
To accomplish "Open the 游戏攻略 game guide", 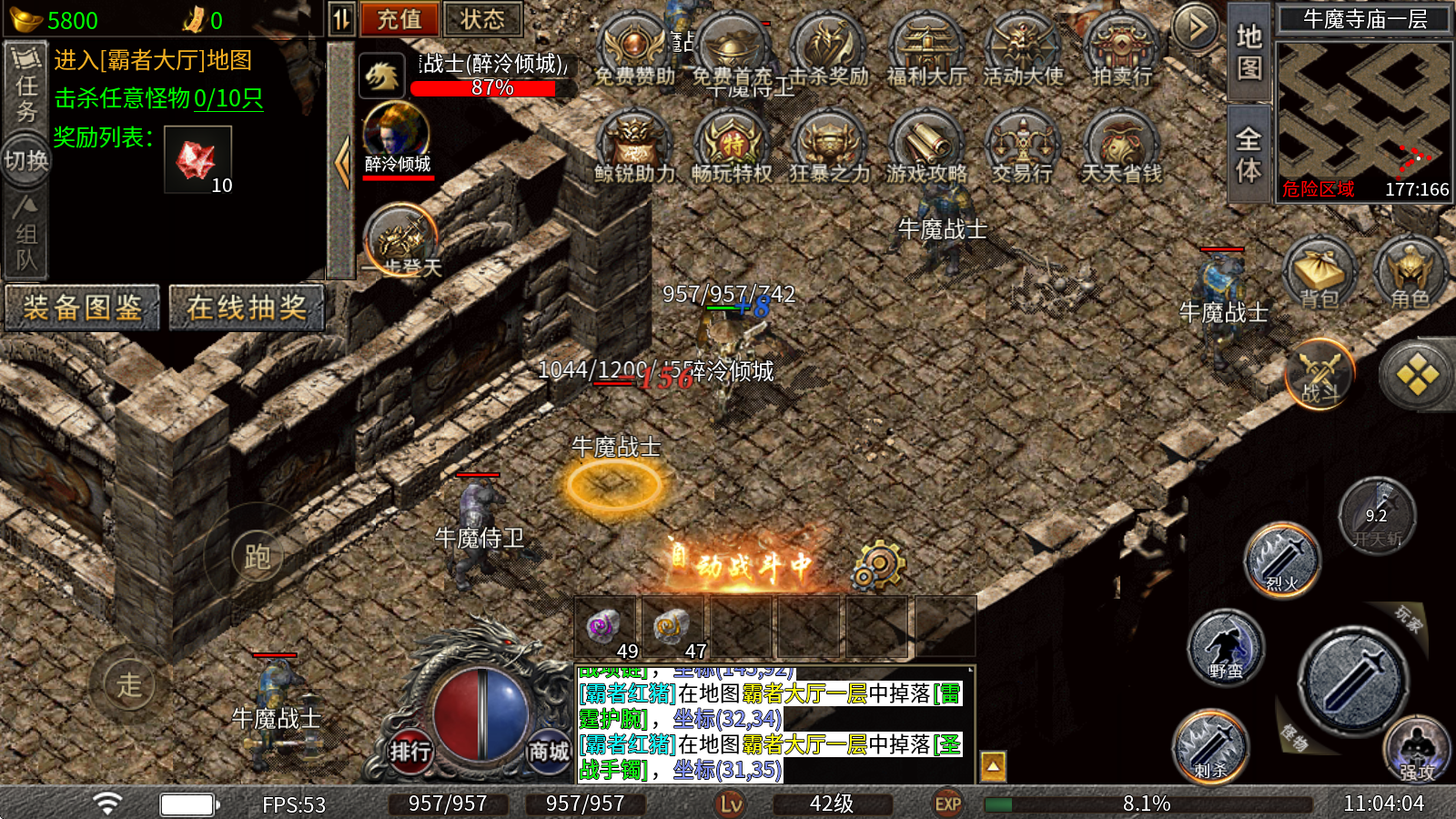I will tap(926, 148).
